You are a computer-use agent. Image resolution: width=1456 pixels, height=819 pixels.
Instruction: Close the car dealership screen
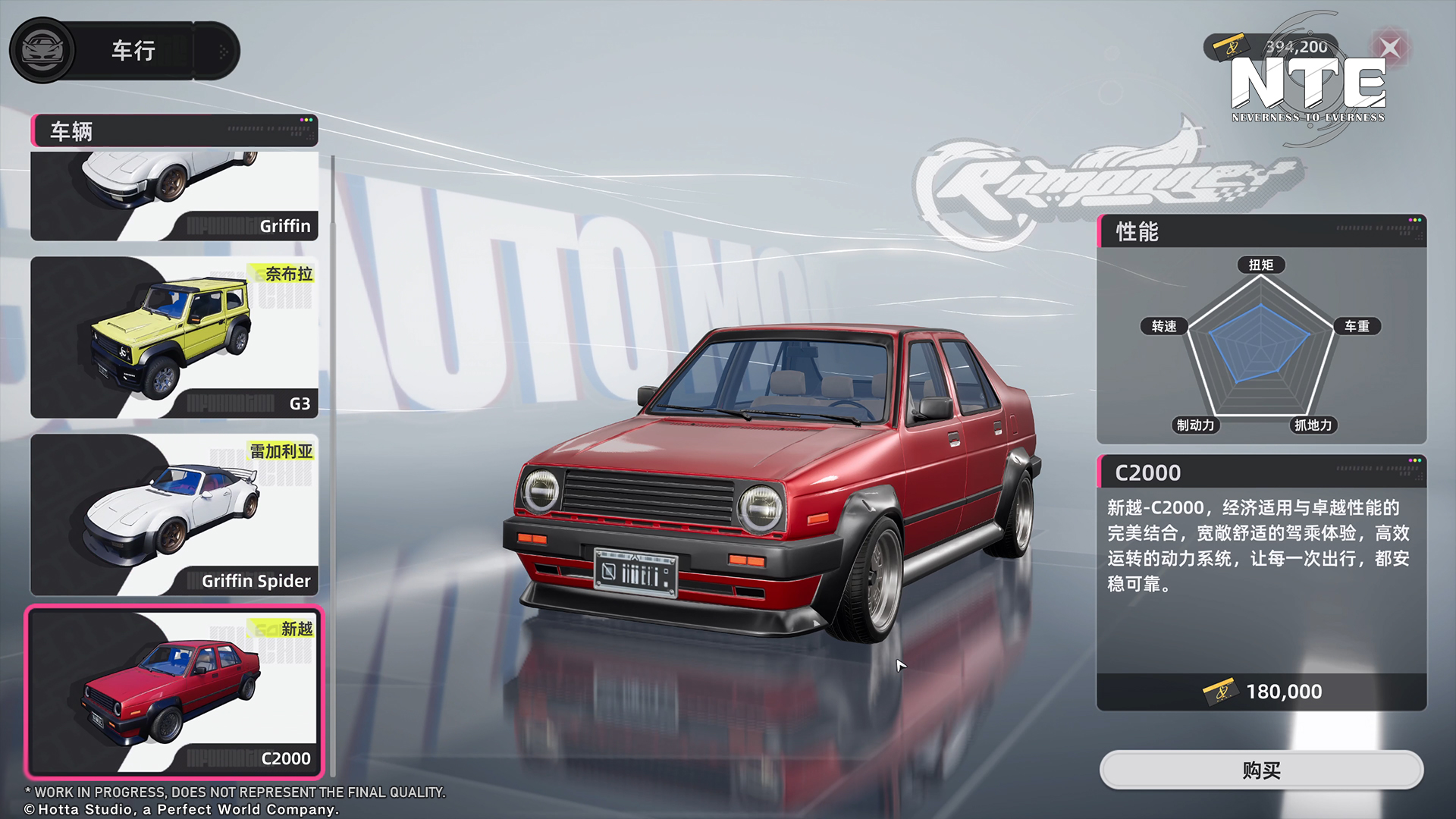1390,48
